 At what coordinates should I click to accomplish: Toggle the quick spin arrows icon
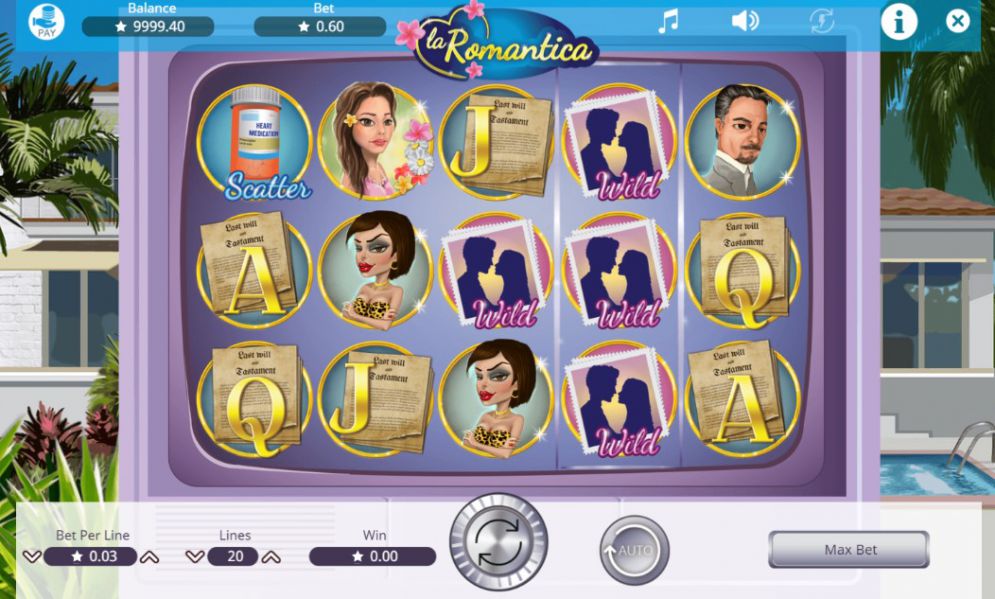822,21
